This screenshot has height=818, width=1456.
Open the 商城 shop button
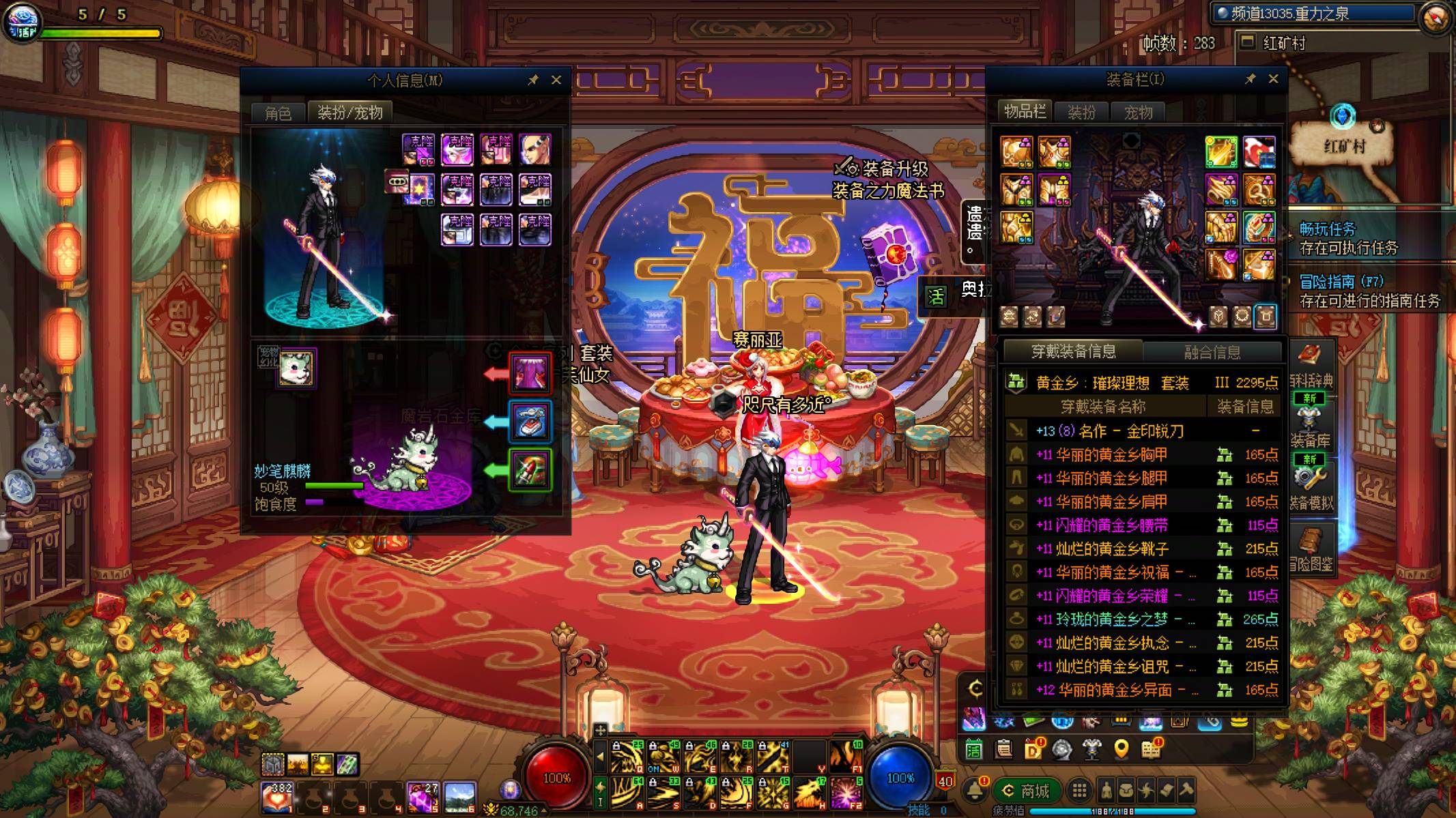pyautogui.click(x=1027, y=791)
